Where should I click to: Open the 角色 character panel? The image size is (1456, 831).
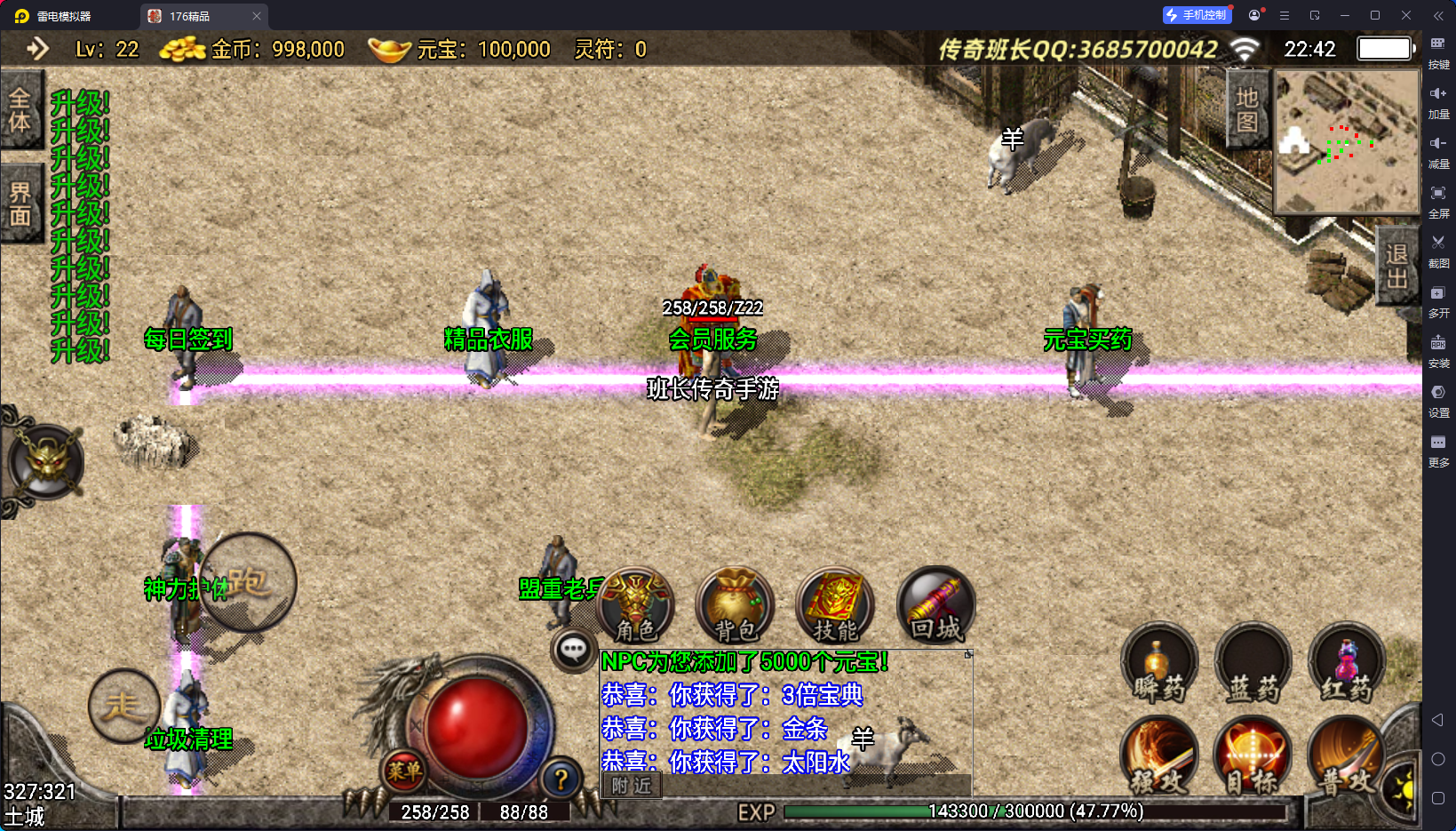(636, 606)
